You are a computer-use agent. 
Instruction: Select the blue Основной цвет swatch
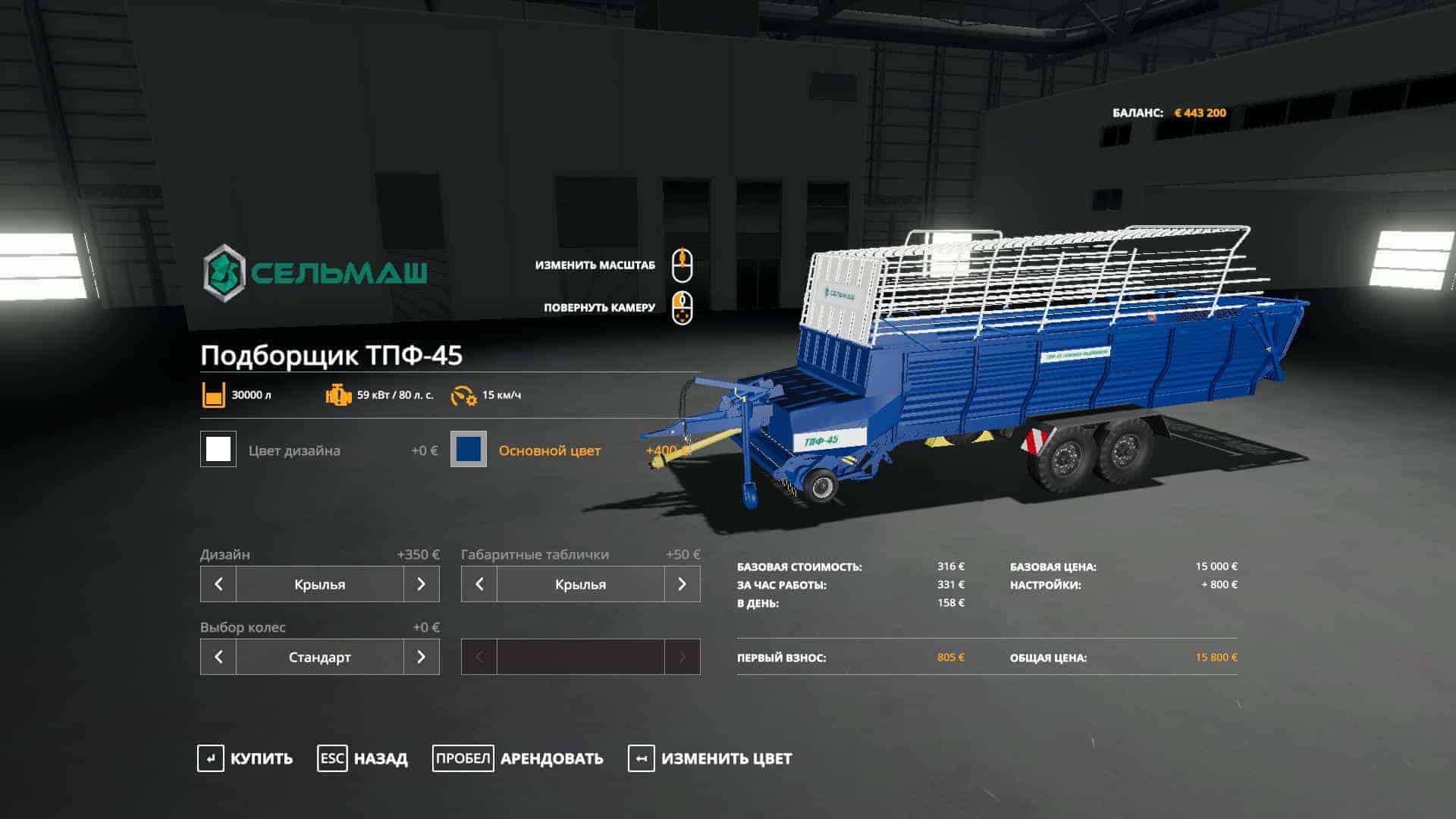pyautogui.click(x=469, y=450)
